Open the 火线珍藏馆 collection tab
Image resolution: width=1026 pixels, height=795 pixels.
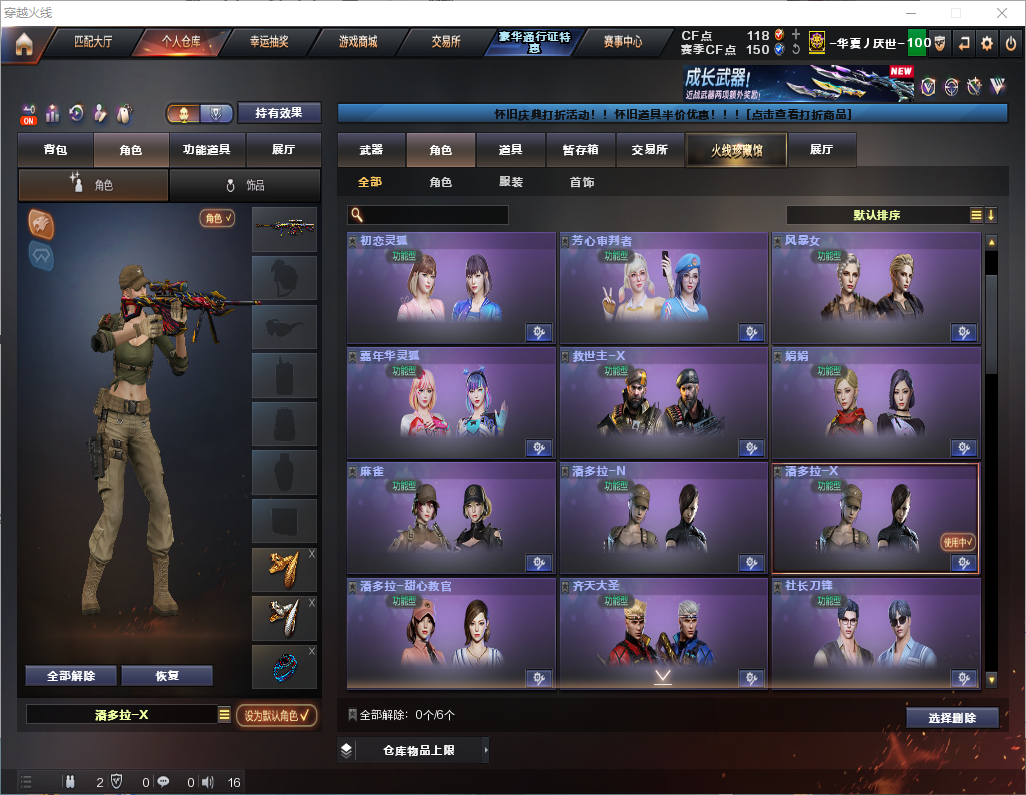736,150
